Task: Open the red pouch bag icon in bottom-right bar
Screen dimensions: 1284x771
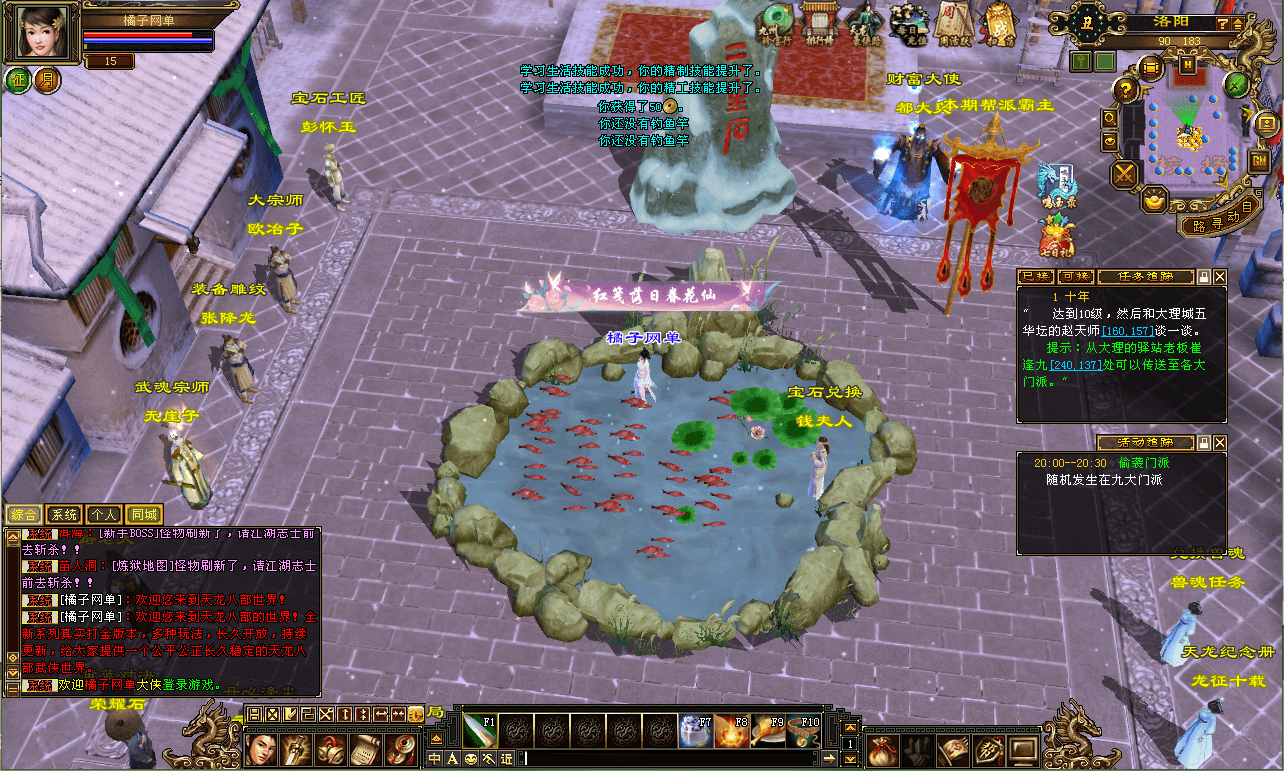Action: (882, 748)
